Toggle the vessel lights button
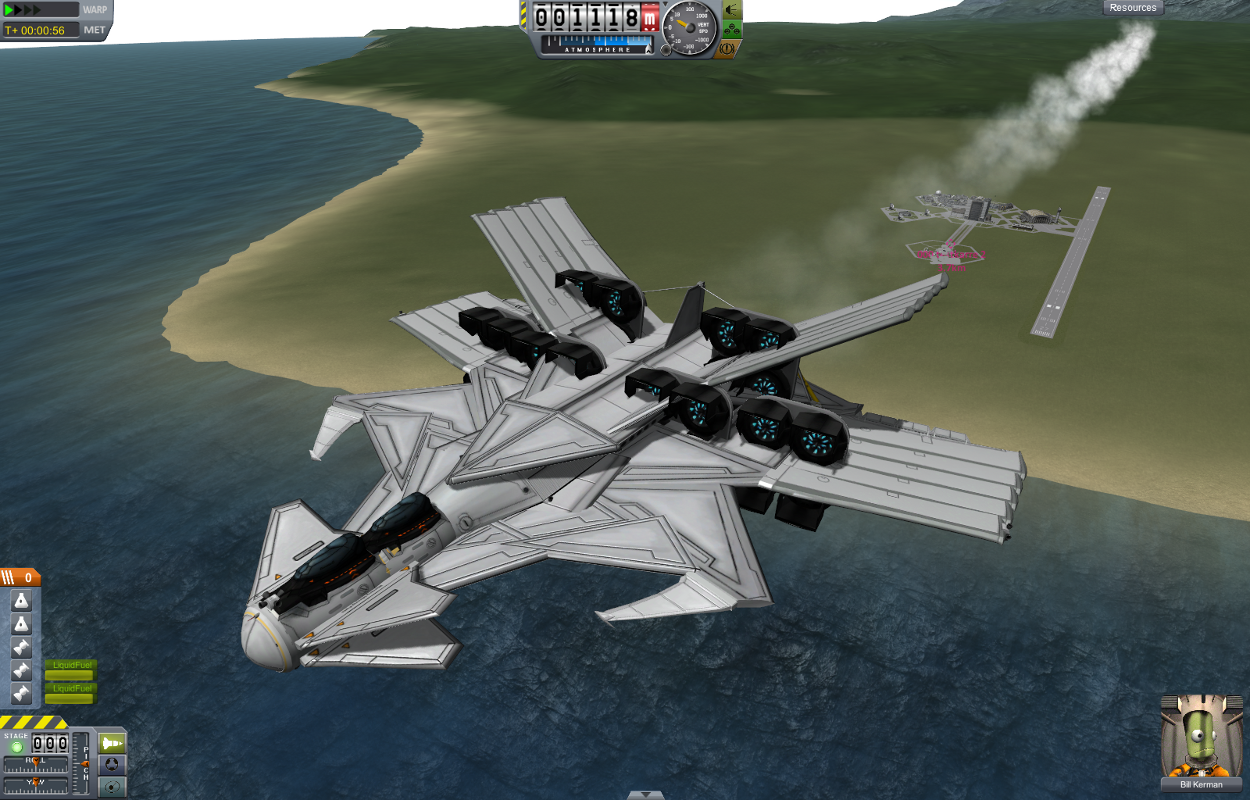This screenshot has width=1250, height=800. point(731,10)
